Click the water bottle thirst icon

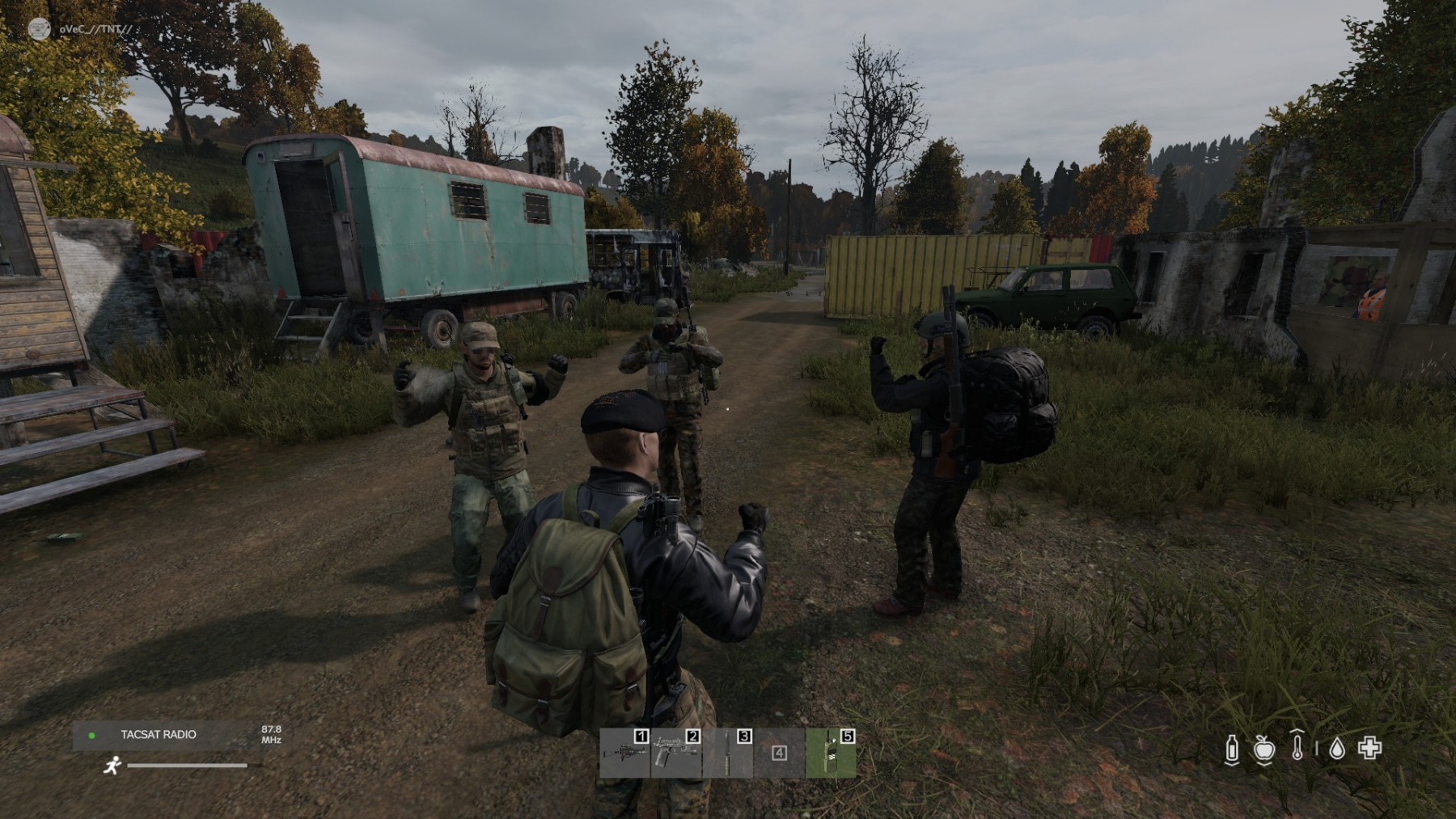1232,749
